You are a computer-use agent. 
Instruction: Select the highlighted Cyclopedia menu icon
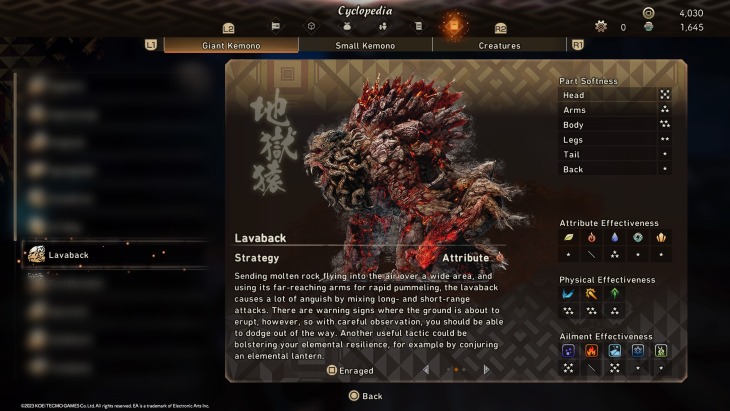click(x=454, y=23)
